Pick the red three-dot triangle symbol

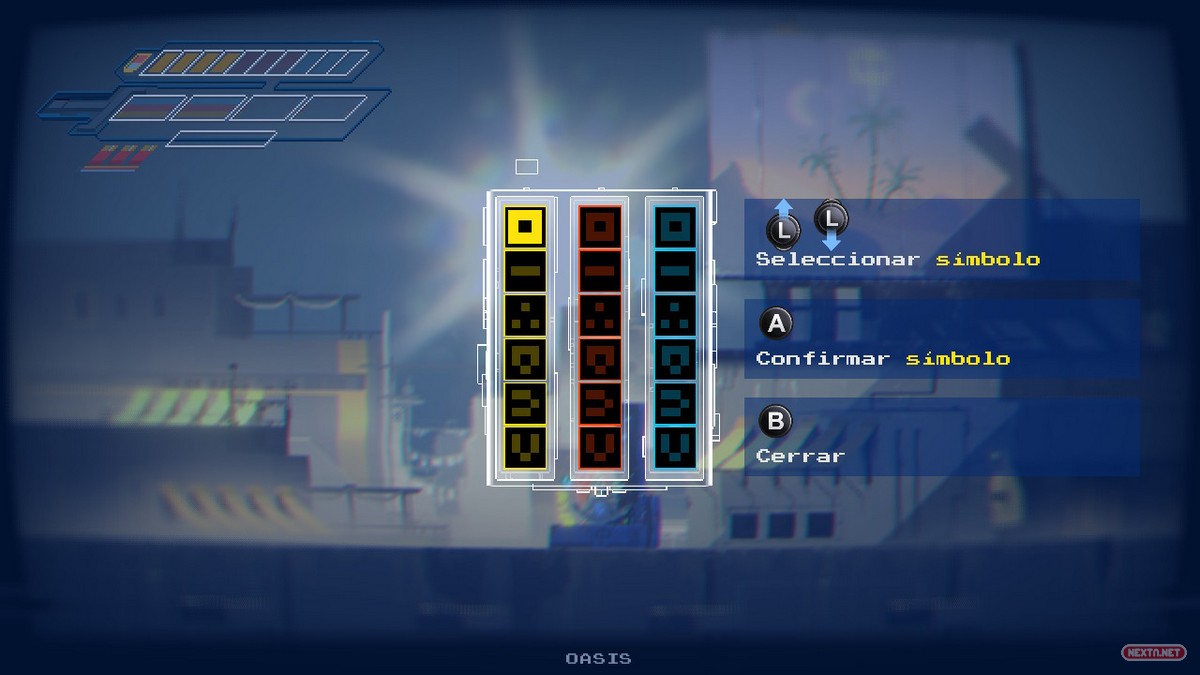tap(599, 314)
